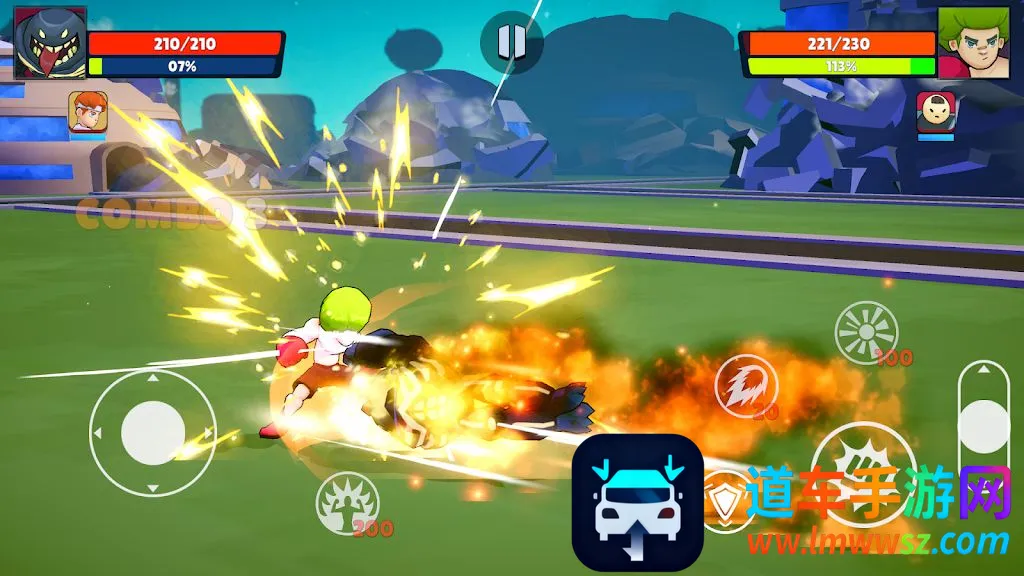Use the sunburst skill costing 100
Screen dimensions: 1024x576
pyautogui.click(x=866, y=332)
